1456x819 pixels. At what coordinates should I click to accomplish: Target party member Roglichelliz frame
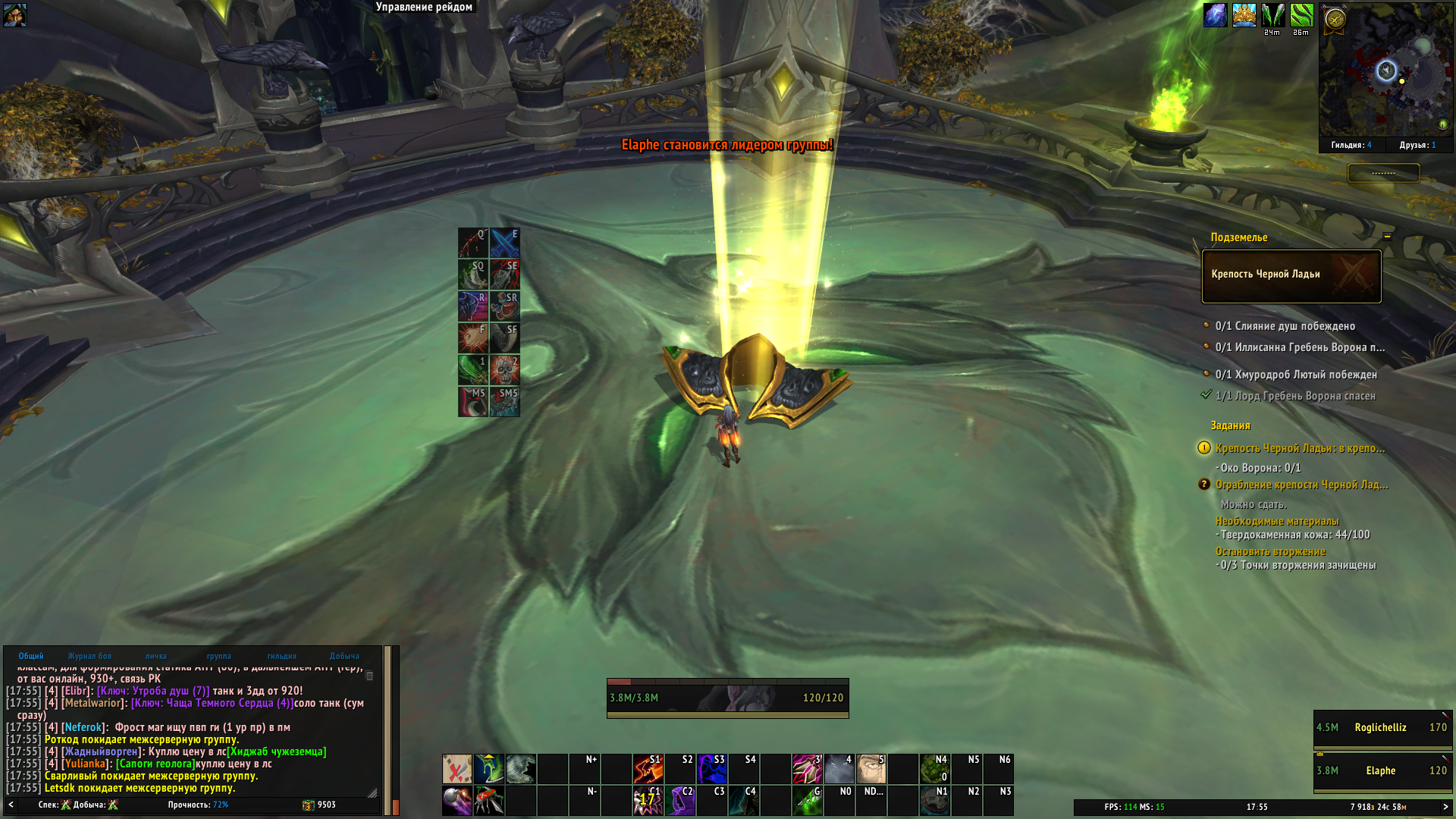(1382, 728)
